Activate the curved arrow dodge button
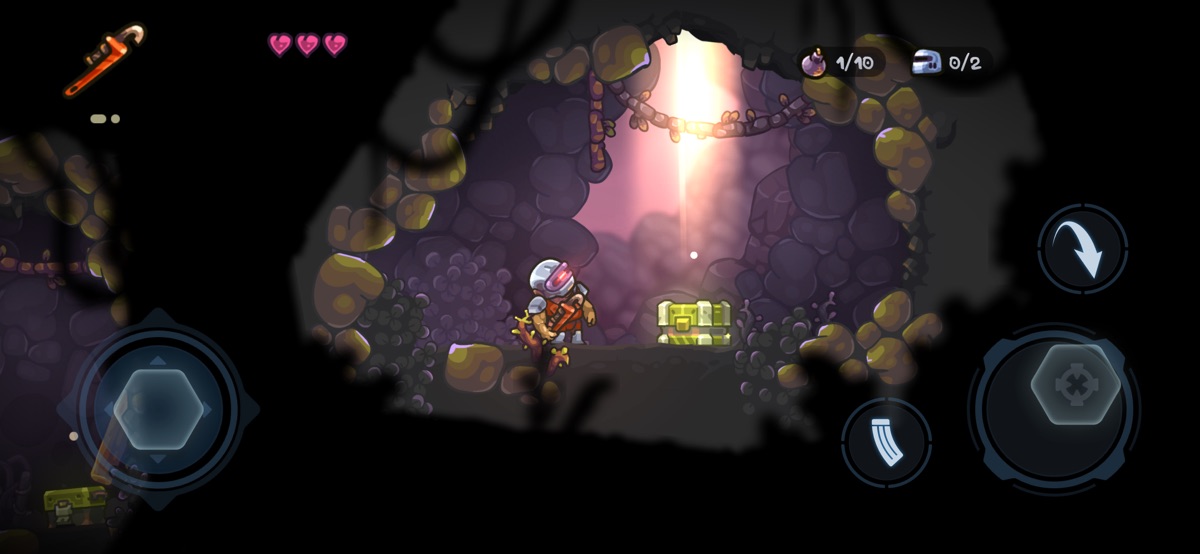The width and height of the screenshot is (1200, 554). [x=1083, y=249]
